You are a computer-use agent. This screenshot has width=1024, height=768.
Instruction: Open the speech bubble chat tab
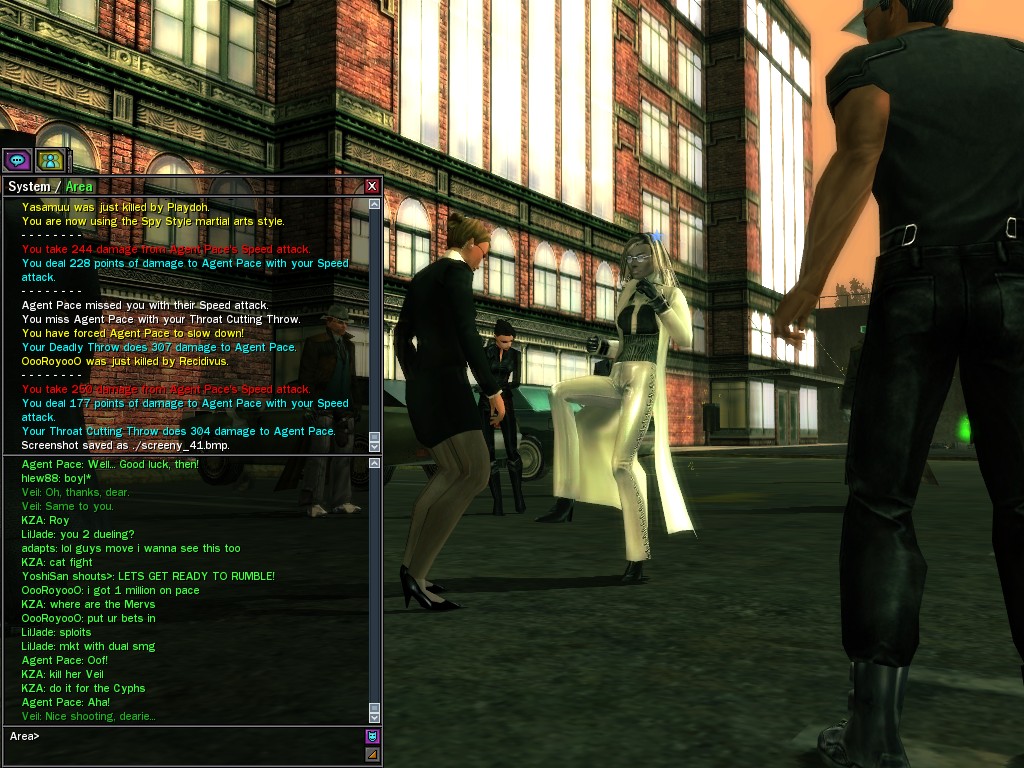[17, 160]
